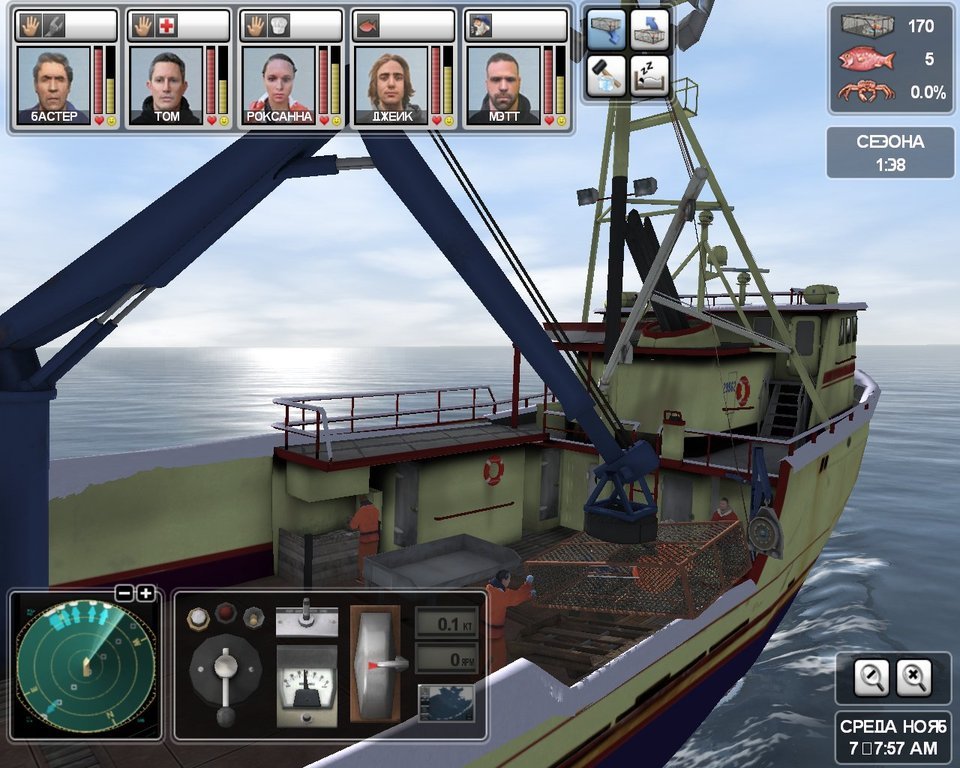Toggle the red round console button

pos(226,614)
